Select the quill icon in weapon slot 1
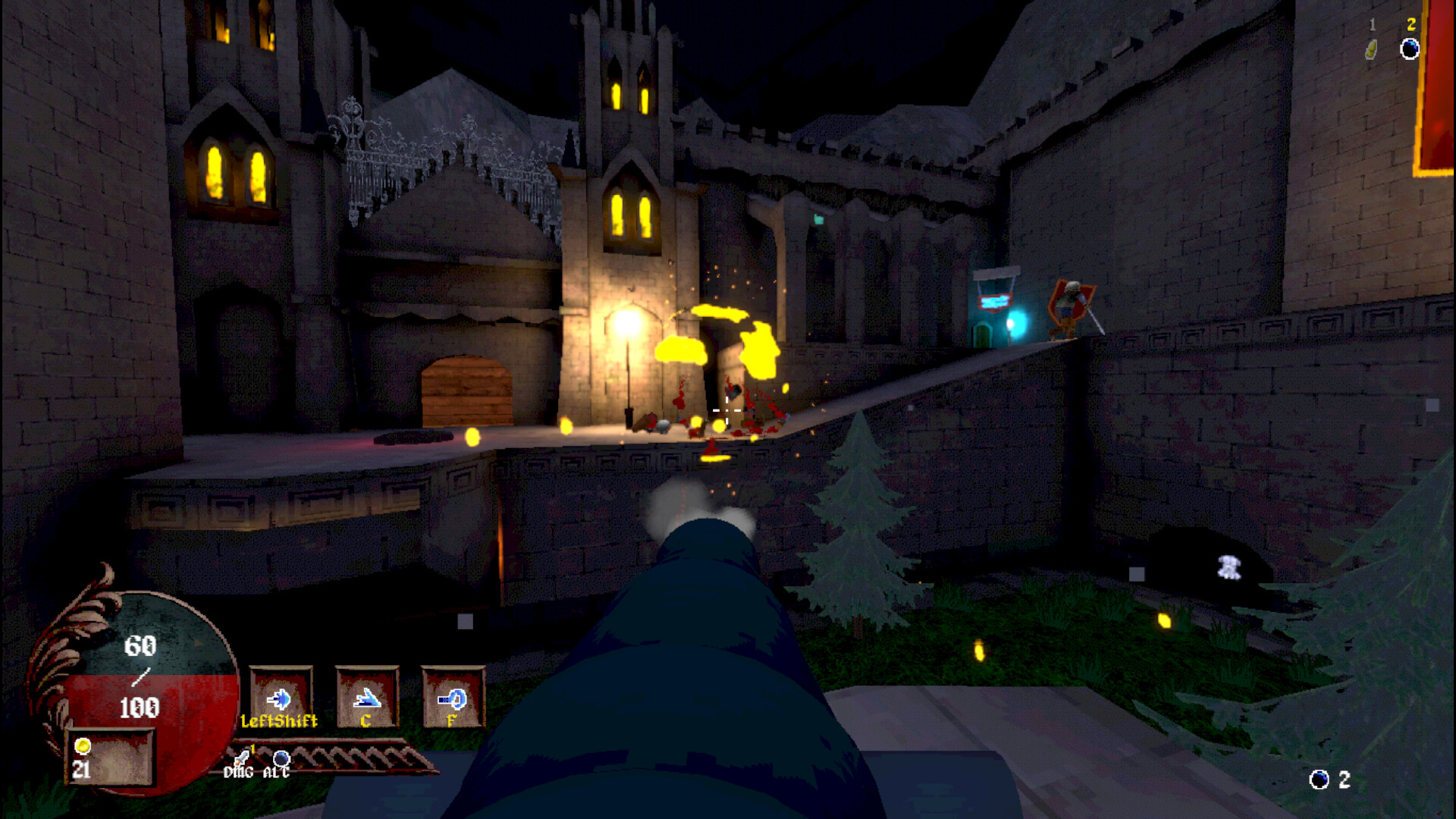 (1371, 47)
